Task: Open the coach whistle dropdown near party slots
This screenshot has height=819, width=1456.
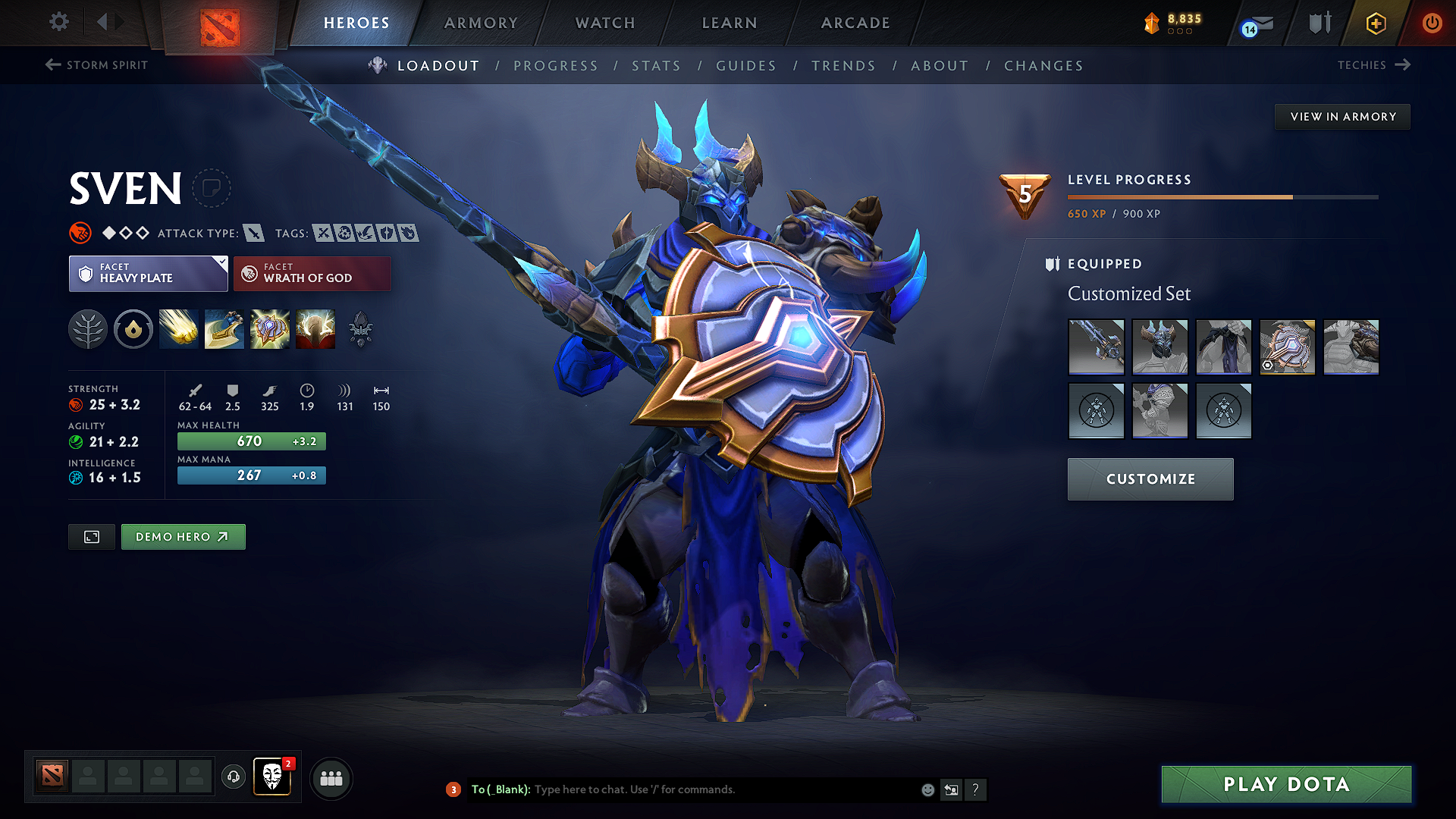Action: pos(233,777)
